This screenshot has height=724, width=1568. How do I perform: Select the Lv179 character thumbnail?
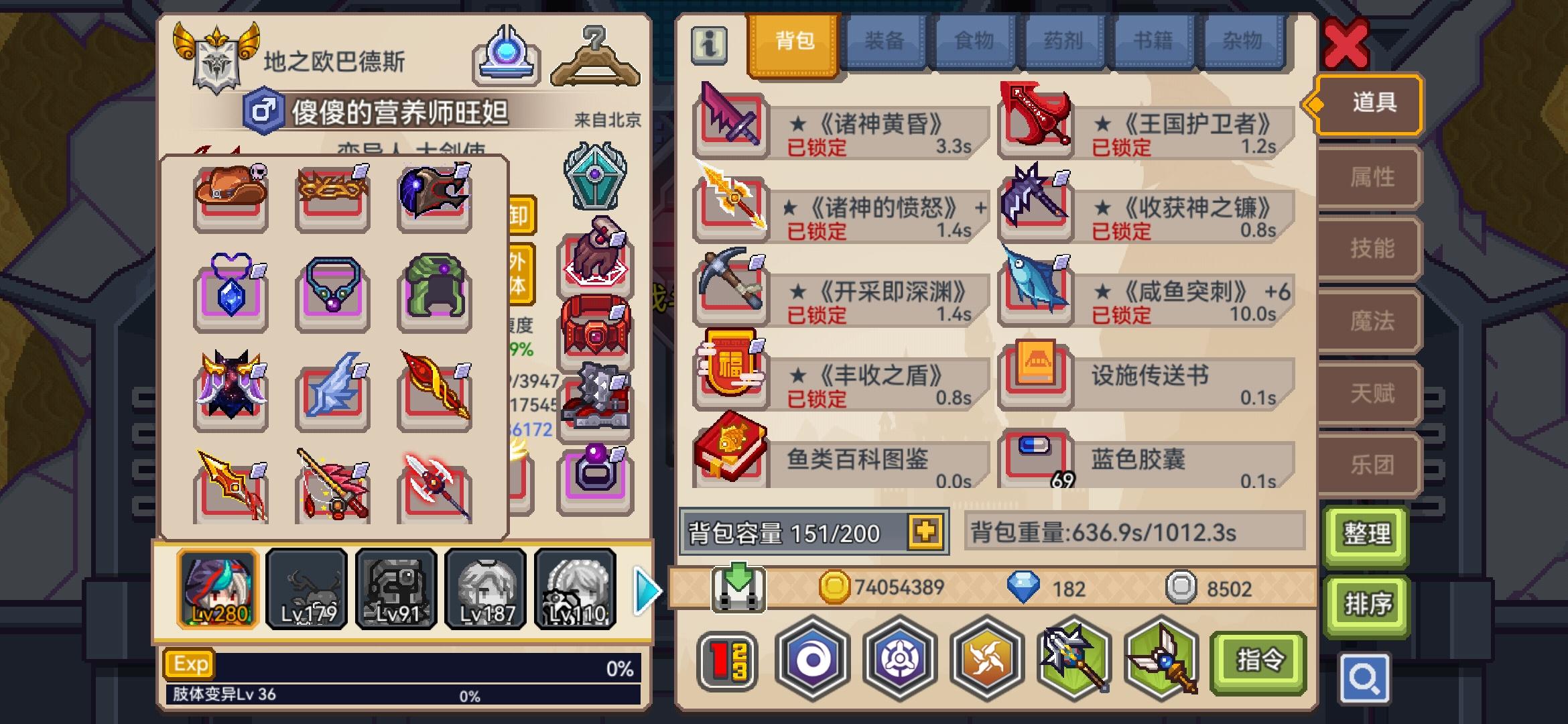coord(306,589)
